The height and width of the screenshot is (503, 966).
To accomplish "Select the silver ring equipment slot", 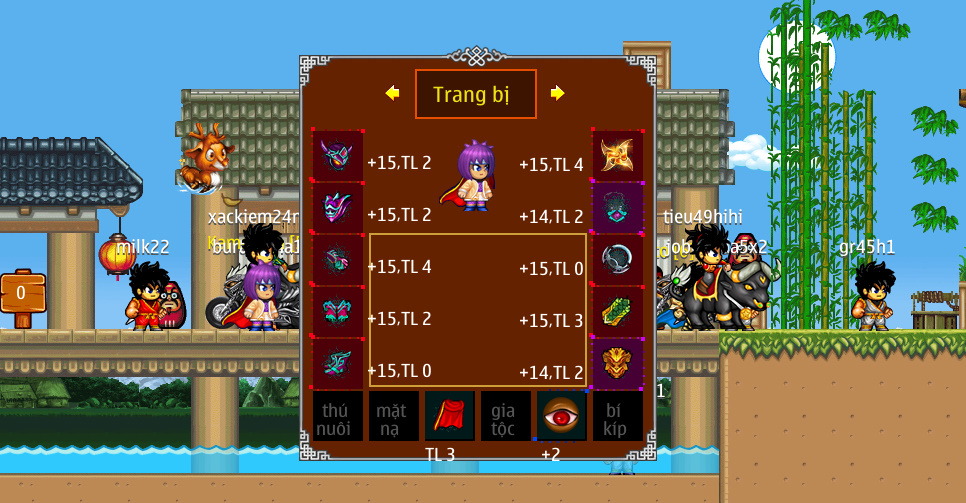I will 617,260.
